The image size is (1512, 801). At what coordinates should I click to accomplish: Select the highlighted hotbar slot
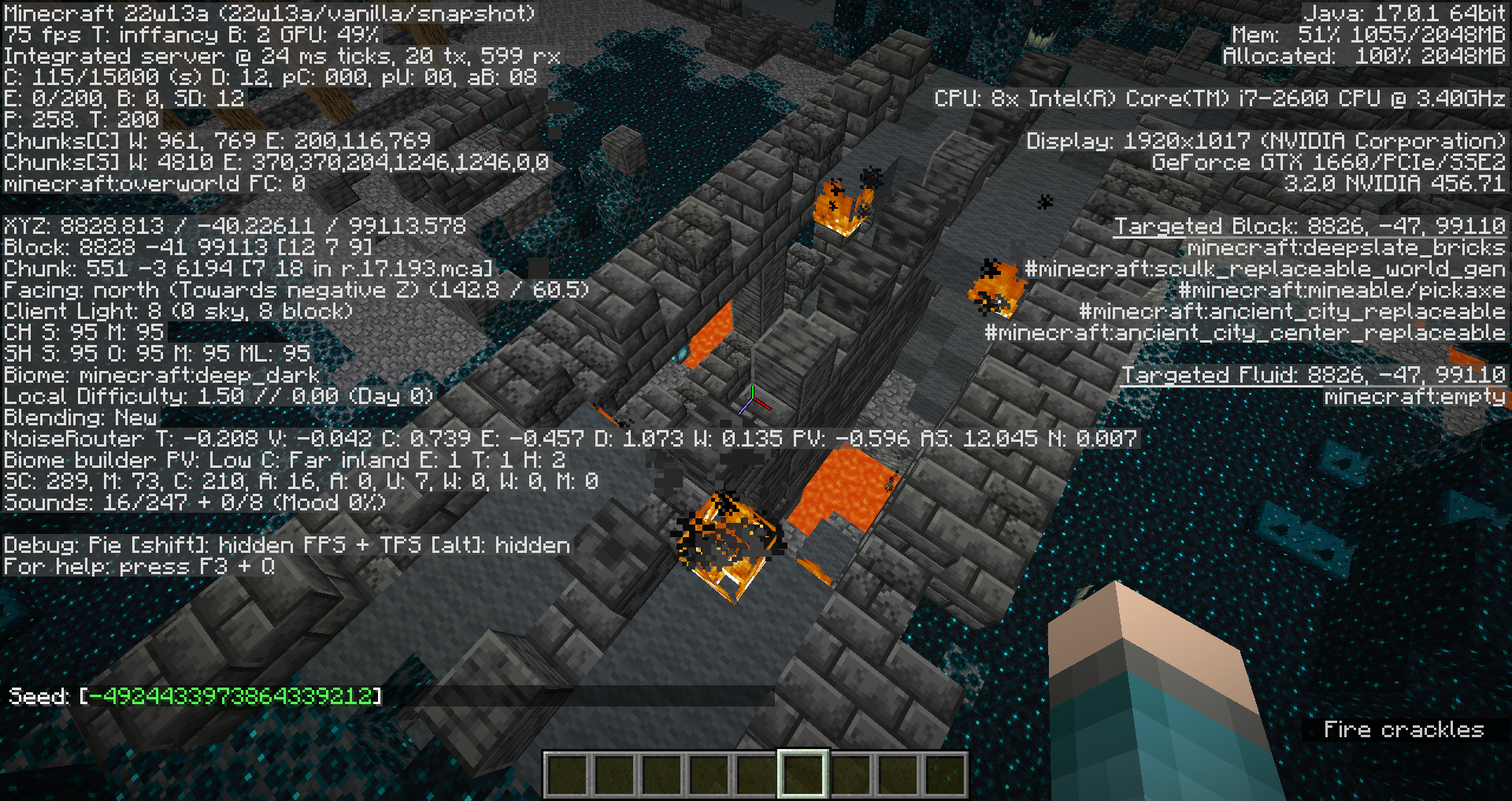pyautogui.click(x=802, y=773)
